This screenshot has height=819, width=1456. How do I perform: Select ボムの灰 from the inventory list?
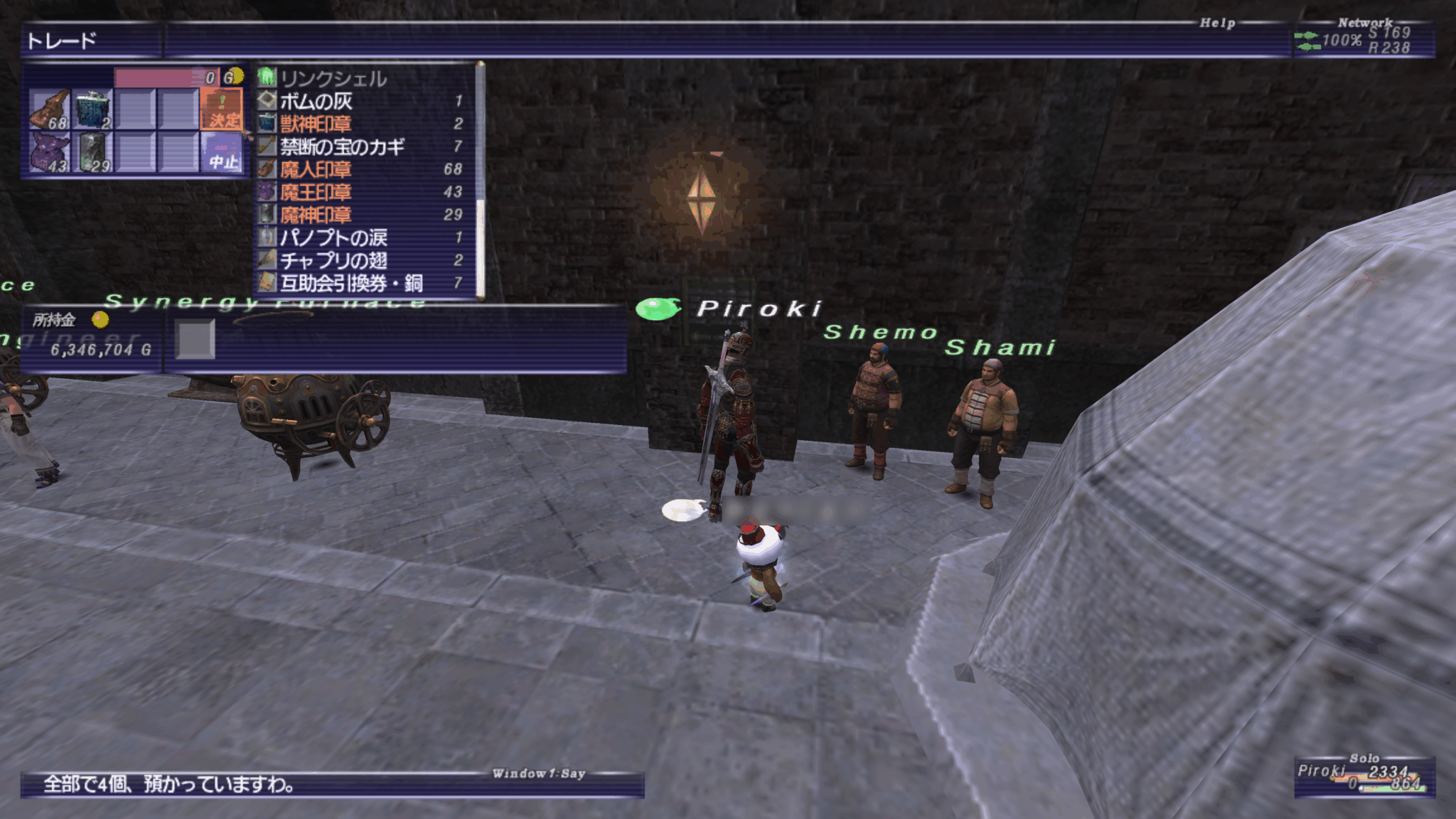tap(316, 101)
